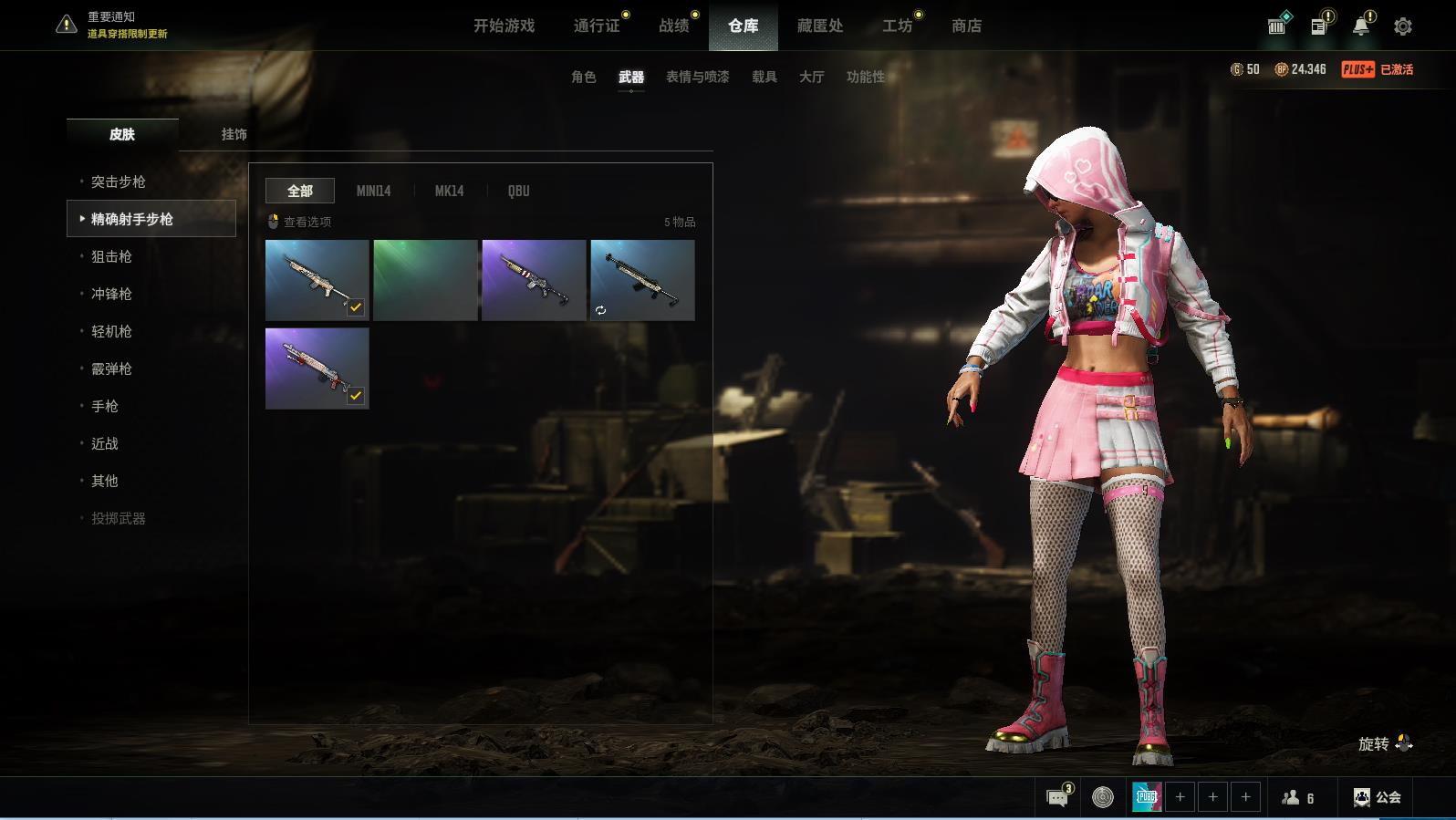Open the 战绩 career stats page
This screenshot has height=820, width=1456.
(x=674, y=26)
